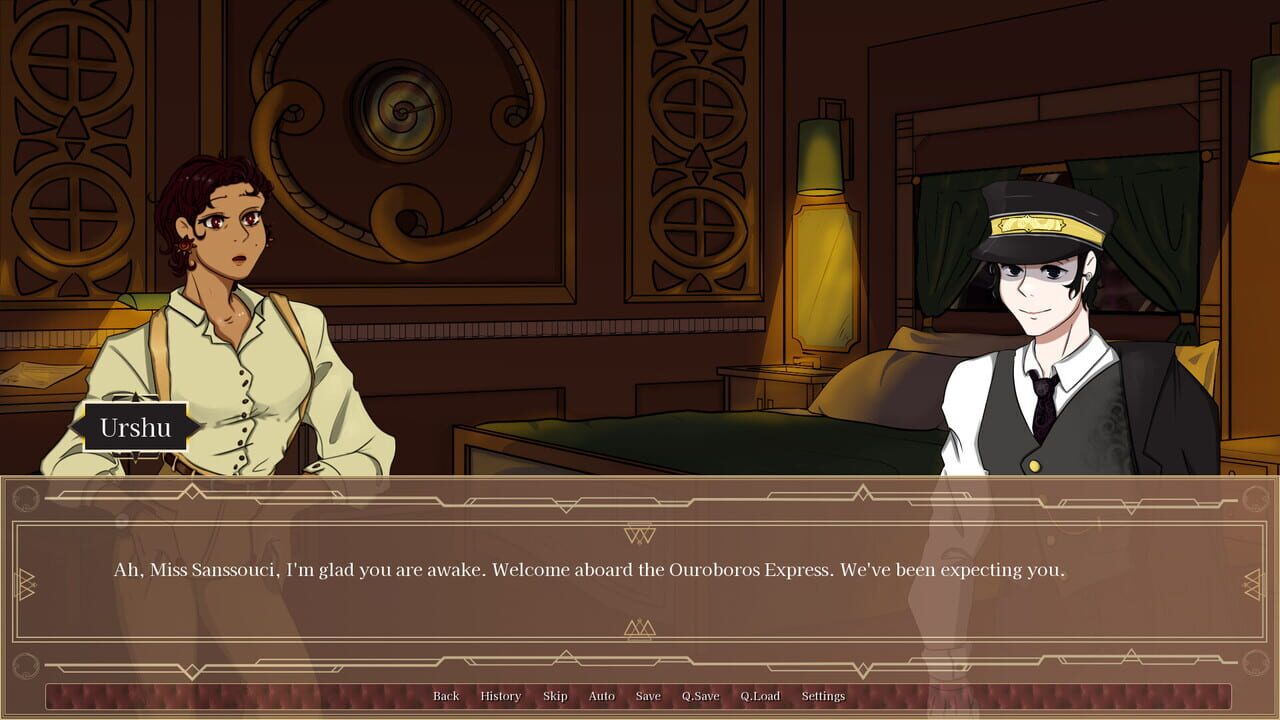Open the Save screen
The width and height of the screenshot is (1280, 720).
[x=648, y=696]
